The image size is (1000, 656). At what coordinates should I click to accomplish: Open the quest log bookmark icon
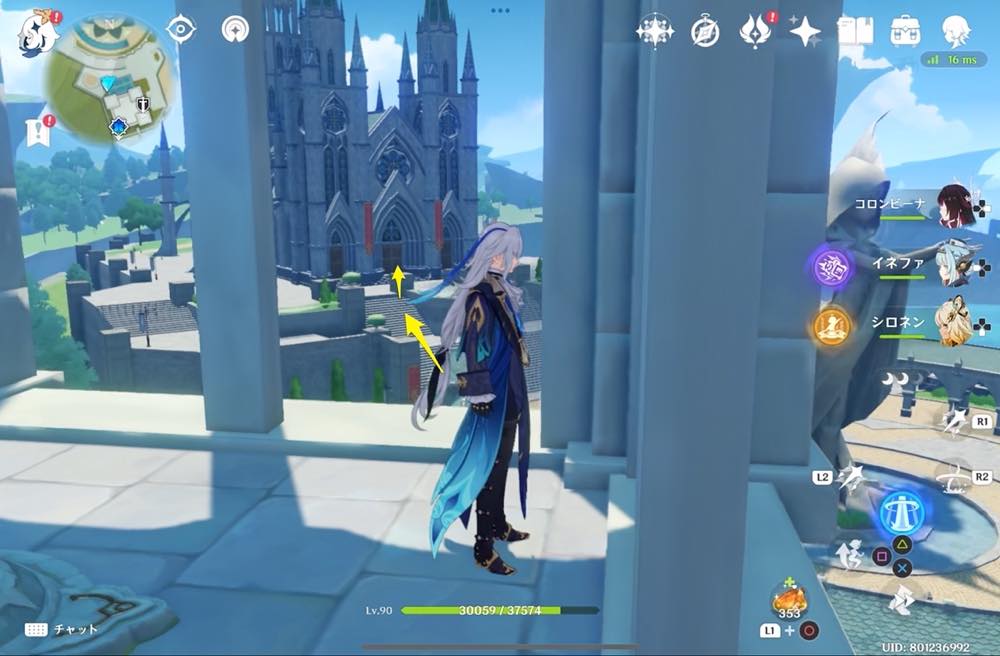click(x=38, y=131)
